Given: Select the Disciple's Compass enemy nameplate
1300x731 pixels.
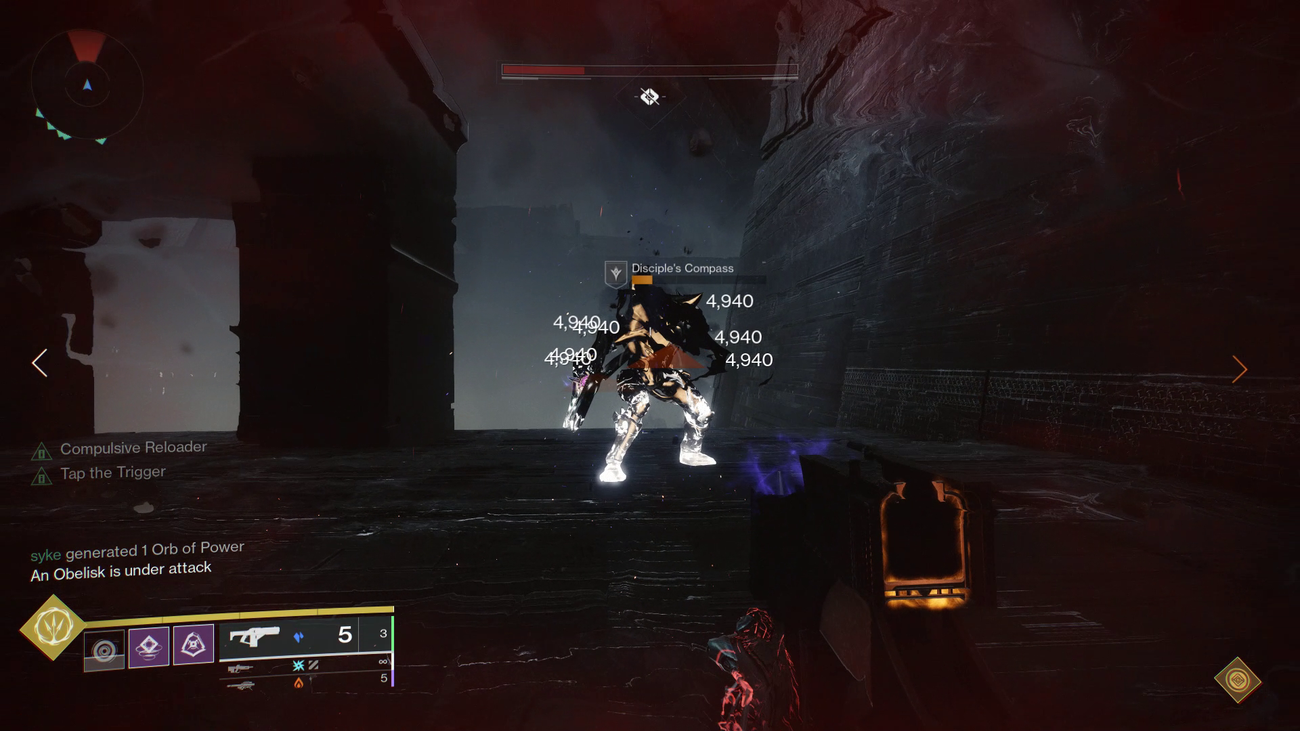Looking at the screenshot, I should pyautogui.click(x=682, y=268).
